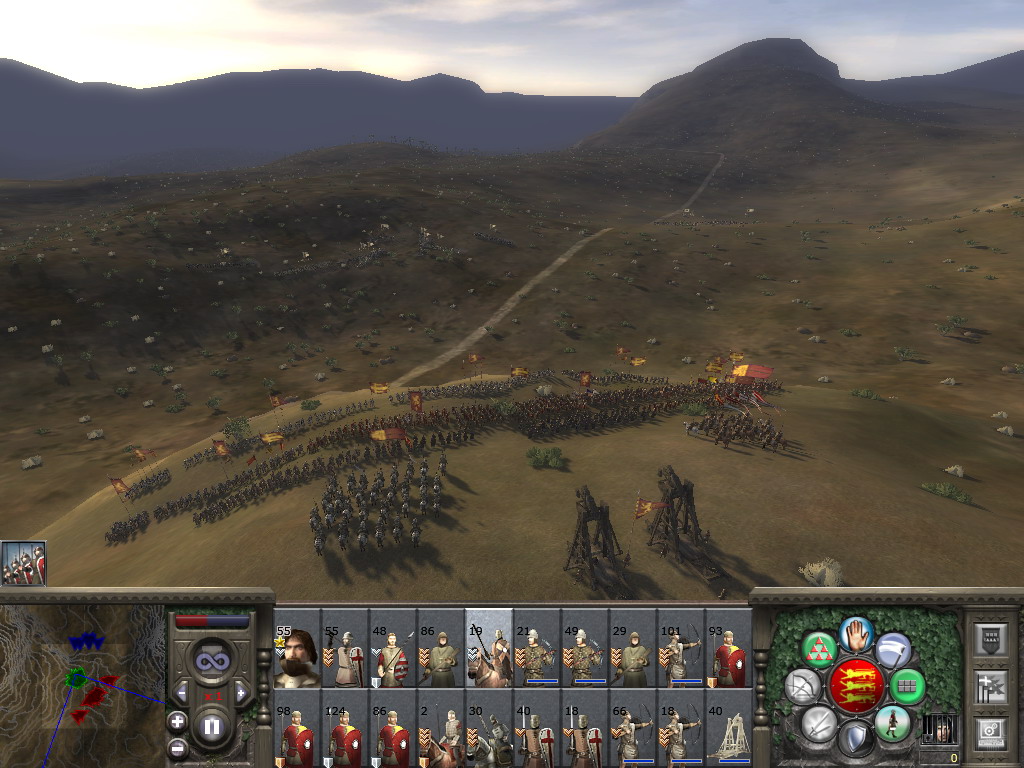Select the peasant unit card showing 86
This screenshot has width=1024, height=768.
pos(441,648)
